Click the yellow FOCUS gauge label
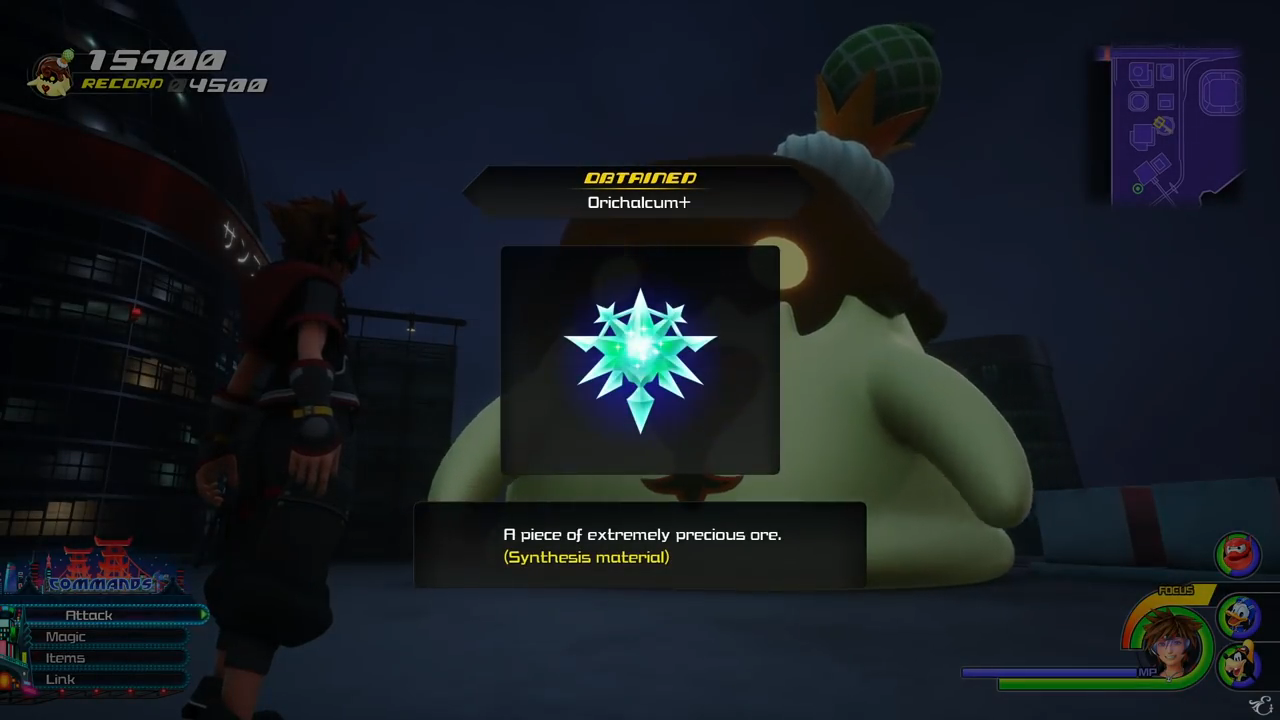Image resolution: width=1280 pixels, height=720 pixels. tap(1178, 591)
